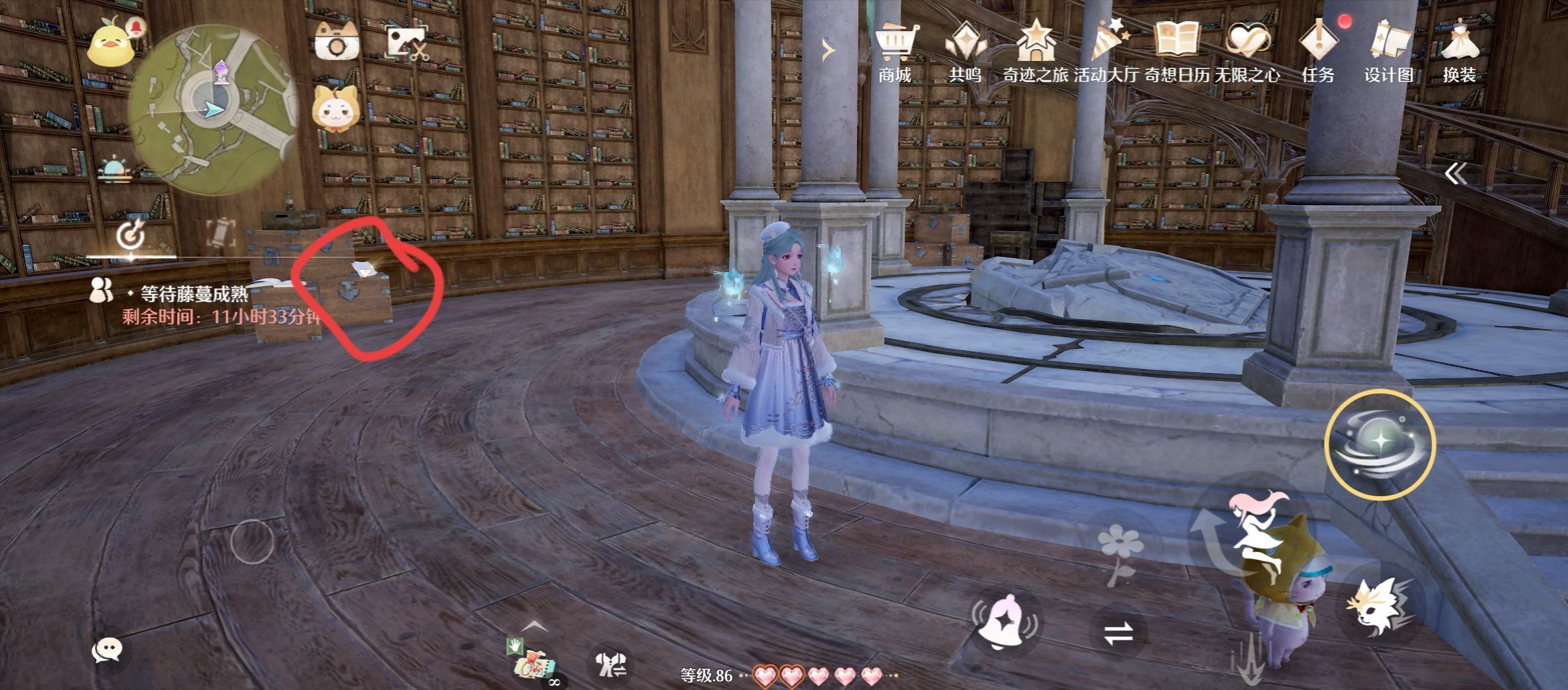Image resolution: width=1568 pixels, height=690 pixels.
Task: Open the camera photo mode
Action: click(x=336, y=41)
